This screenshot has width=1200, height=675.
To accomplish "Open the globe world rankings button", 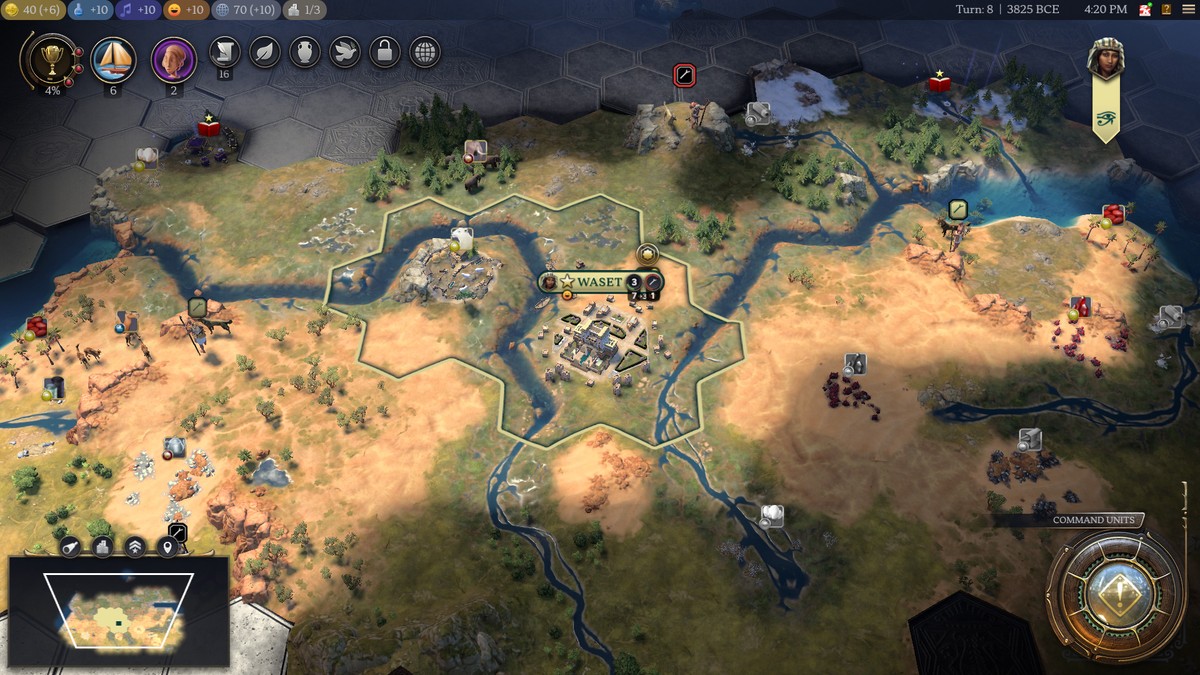I will [x=424, y=52].
